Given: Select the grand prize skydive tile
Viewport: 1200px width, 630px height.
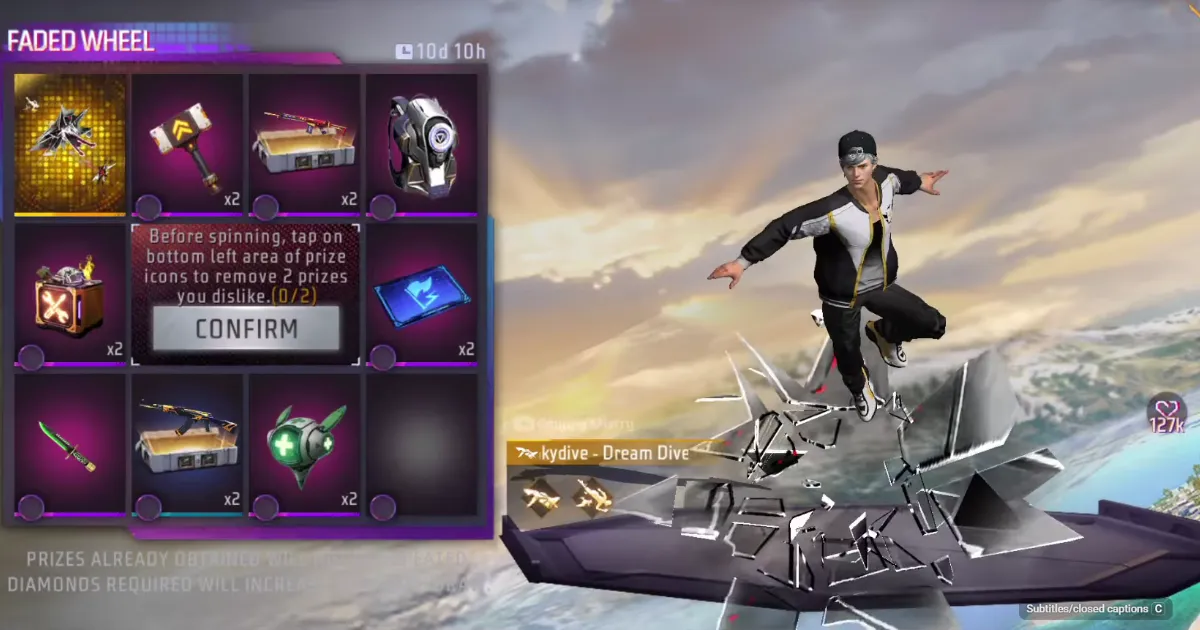Looking at the screenshot, I should click(x=70, y=143).
